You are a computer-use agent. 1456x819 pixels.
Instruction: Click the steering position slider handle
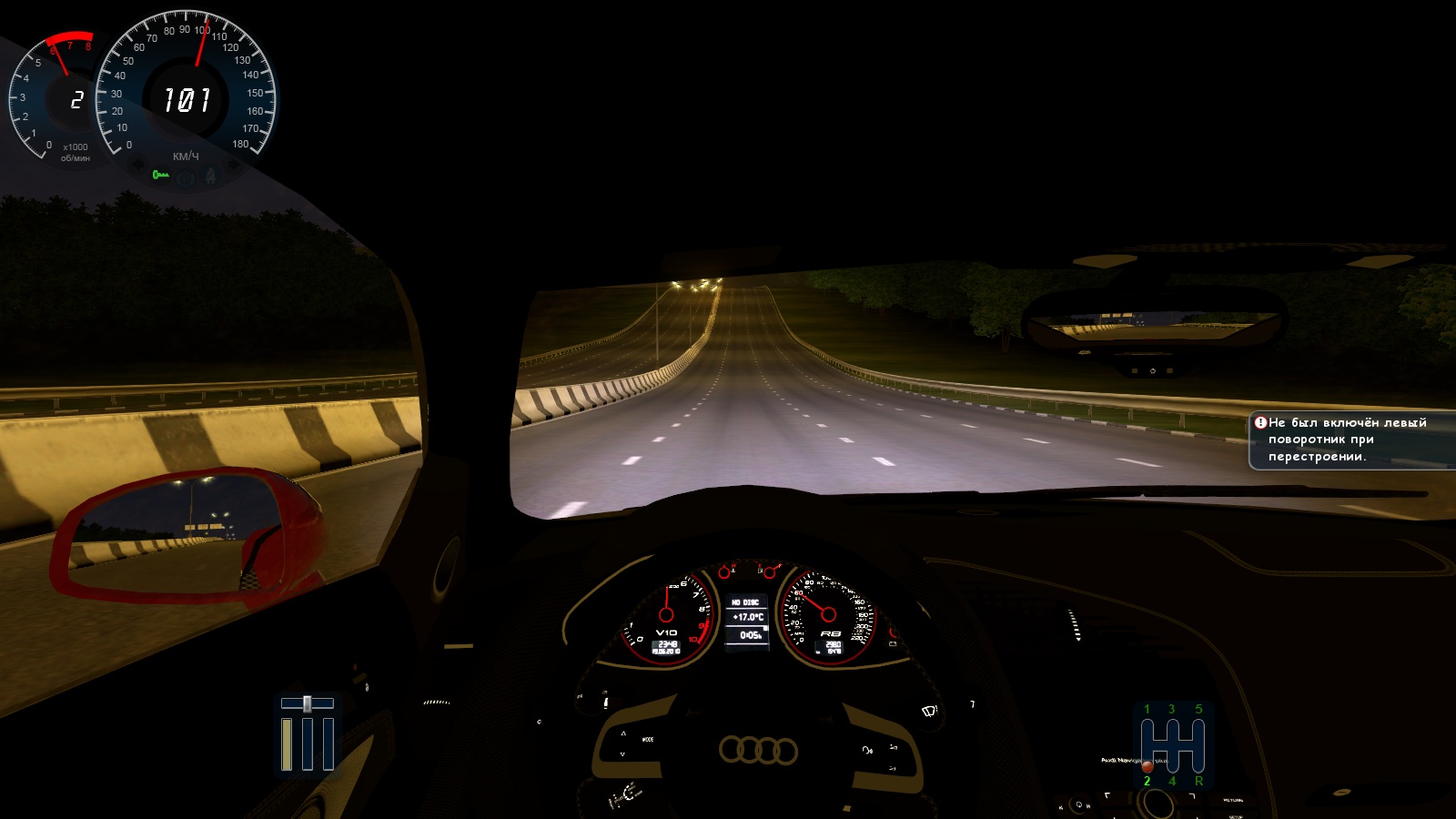point(308,703)
